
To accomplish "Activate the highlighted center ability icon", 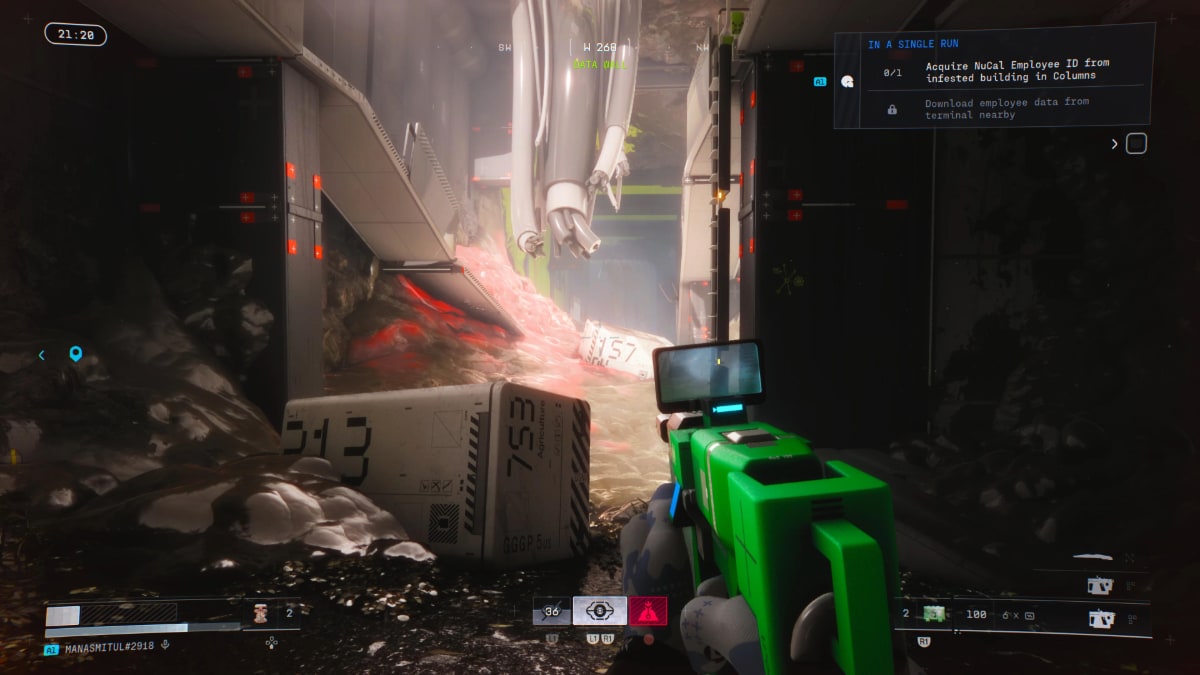I will (600, 610).
